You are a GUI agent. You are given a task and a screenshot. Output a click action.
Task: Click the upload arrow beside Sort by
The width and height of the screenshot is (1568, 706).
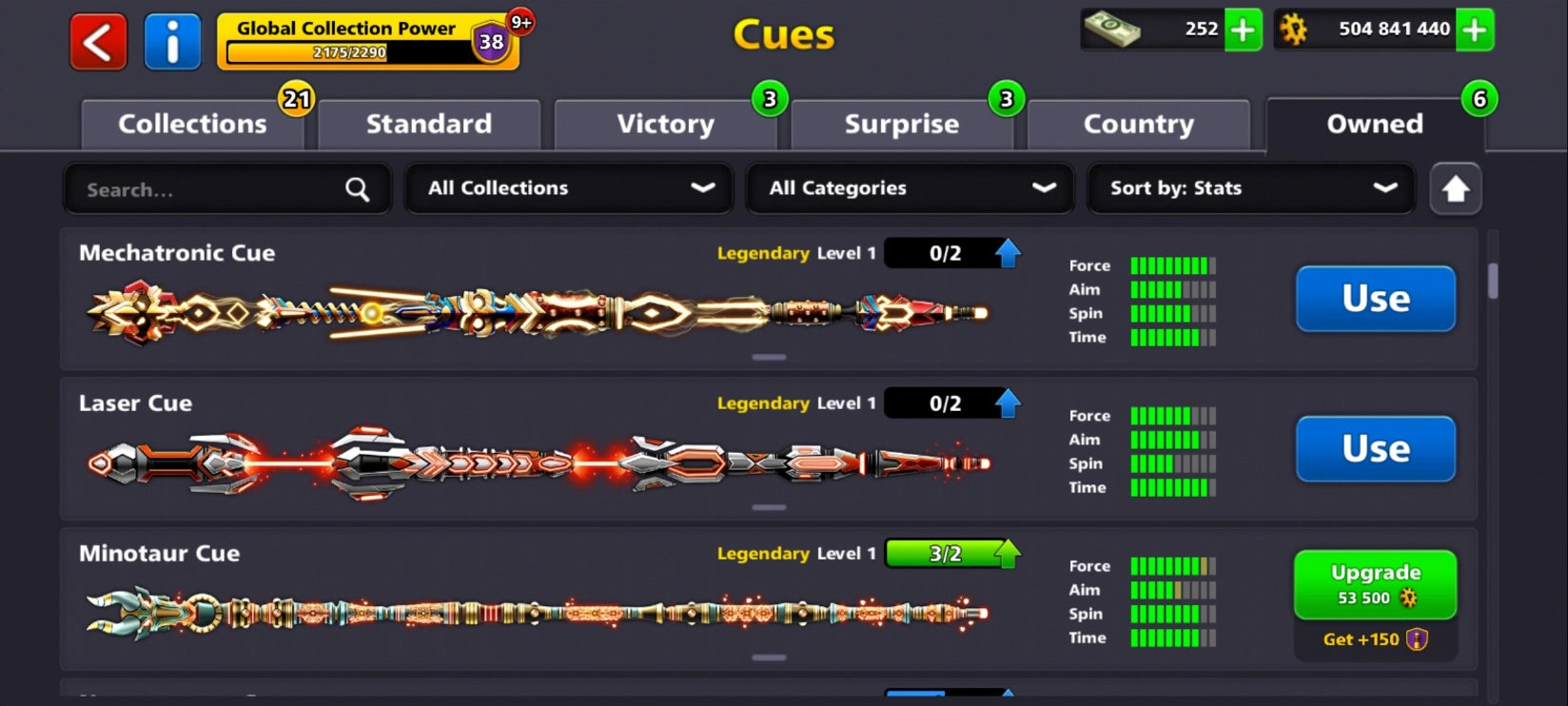[x=1455, y=188]
